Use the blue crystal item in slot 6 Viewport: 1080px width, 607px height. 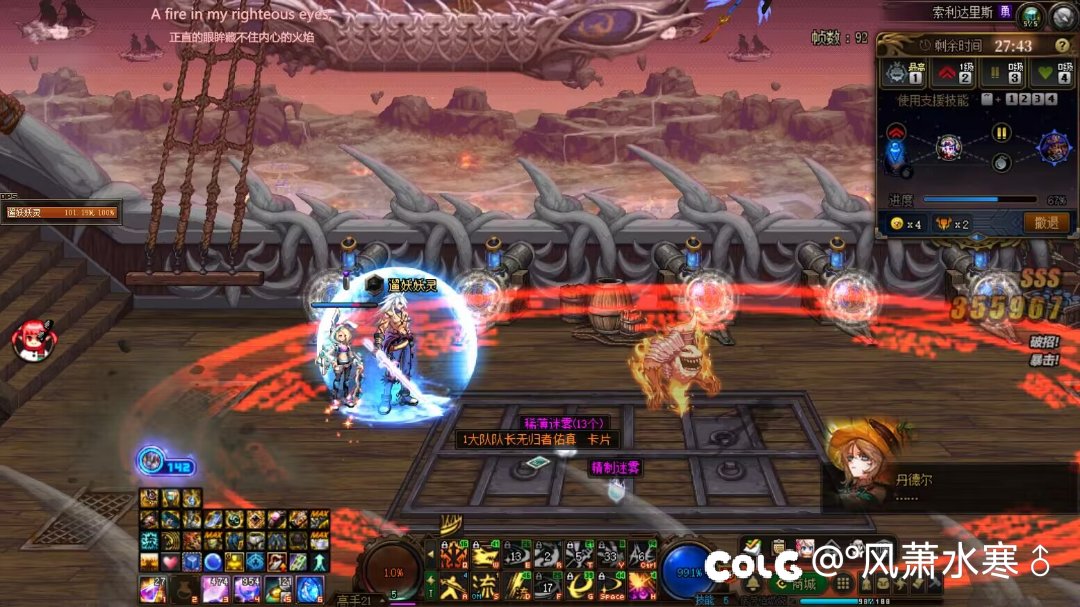[310, 587]
